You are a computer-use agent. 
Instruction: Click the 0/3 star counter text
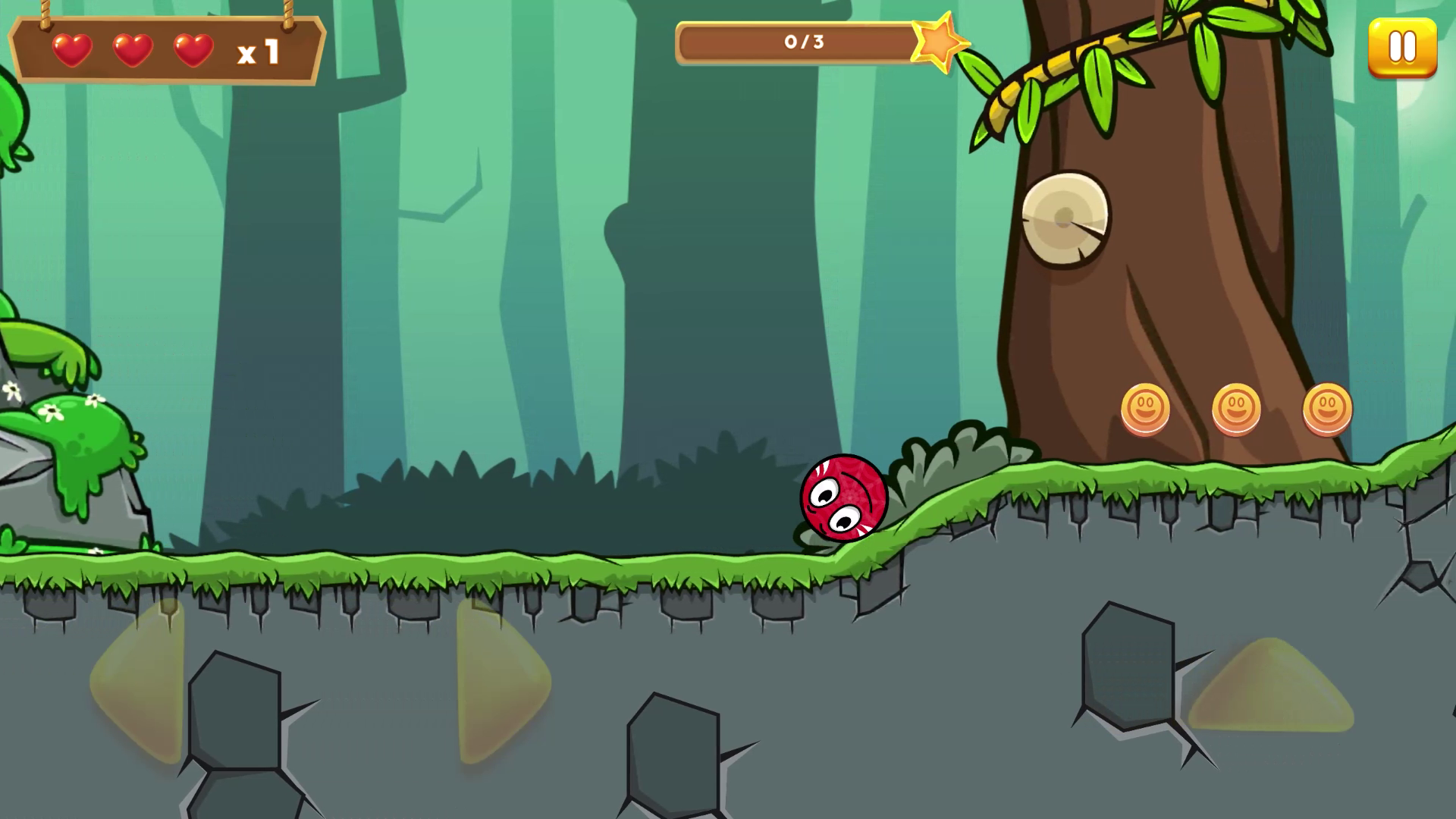[x=804, y=42]
